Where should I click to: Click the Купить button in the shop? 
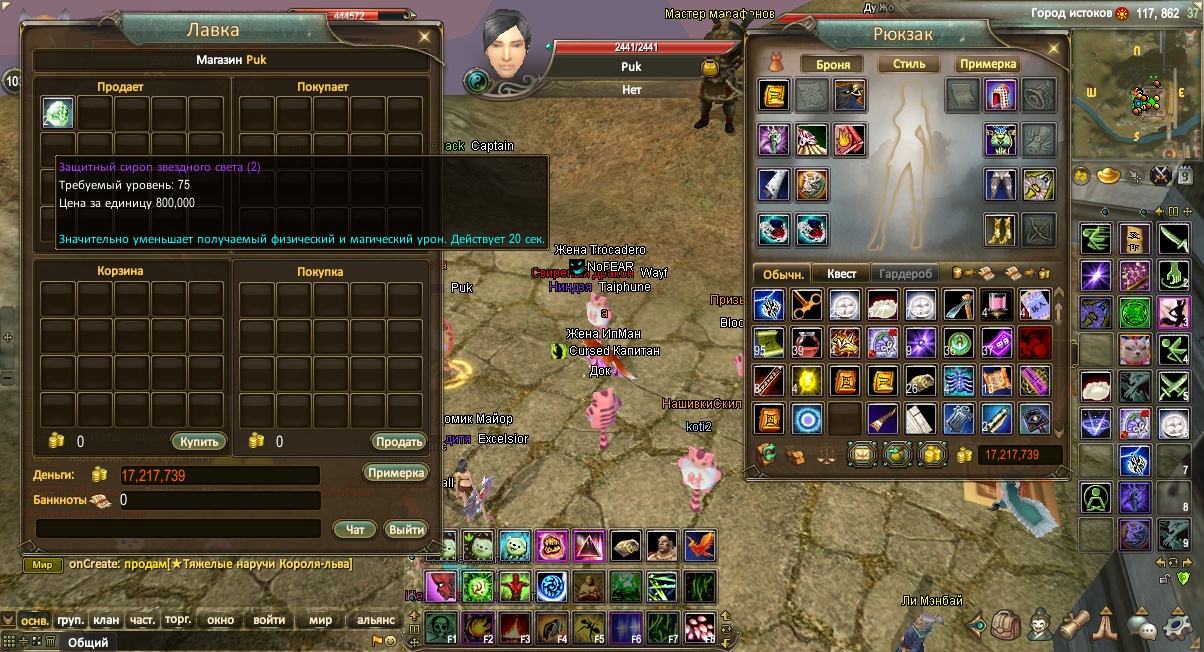(x=199, y=441)
